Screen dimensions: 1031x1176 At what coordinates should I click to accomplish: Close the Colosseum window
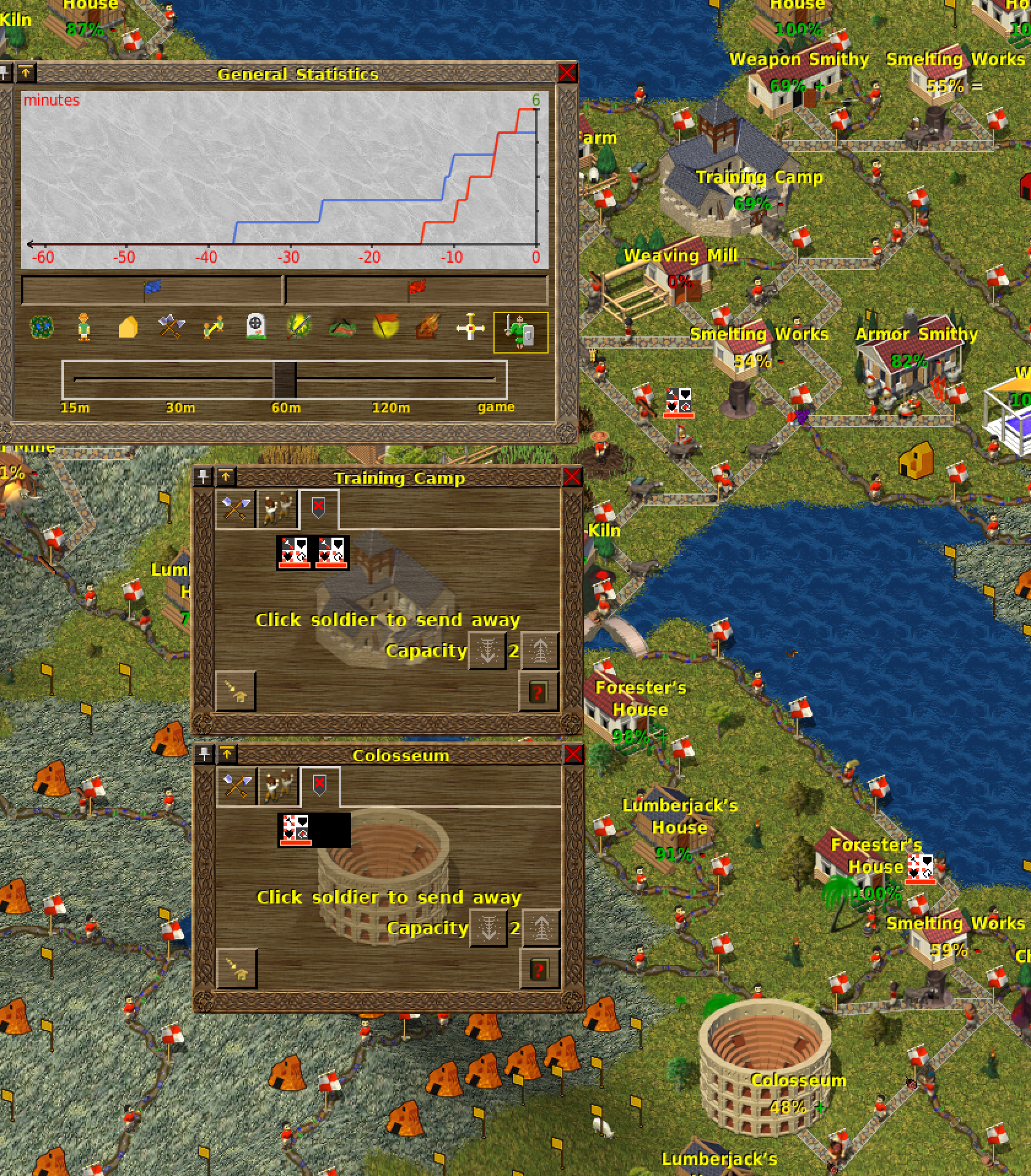573,754
